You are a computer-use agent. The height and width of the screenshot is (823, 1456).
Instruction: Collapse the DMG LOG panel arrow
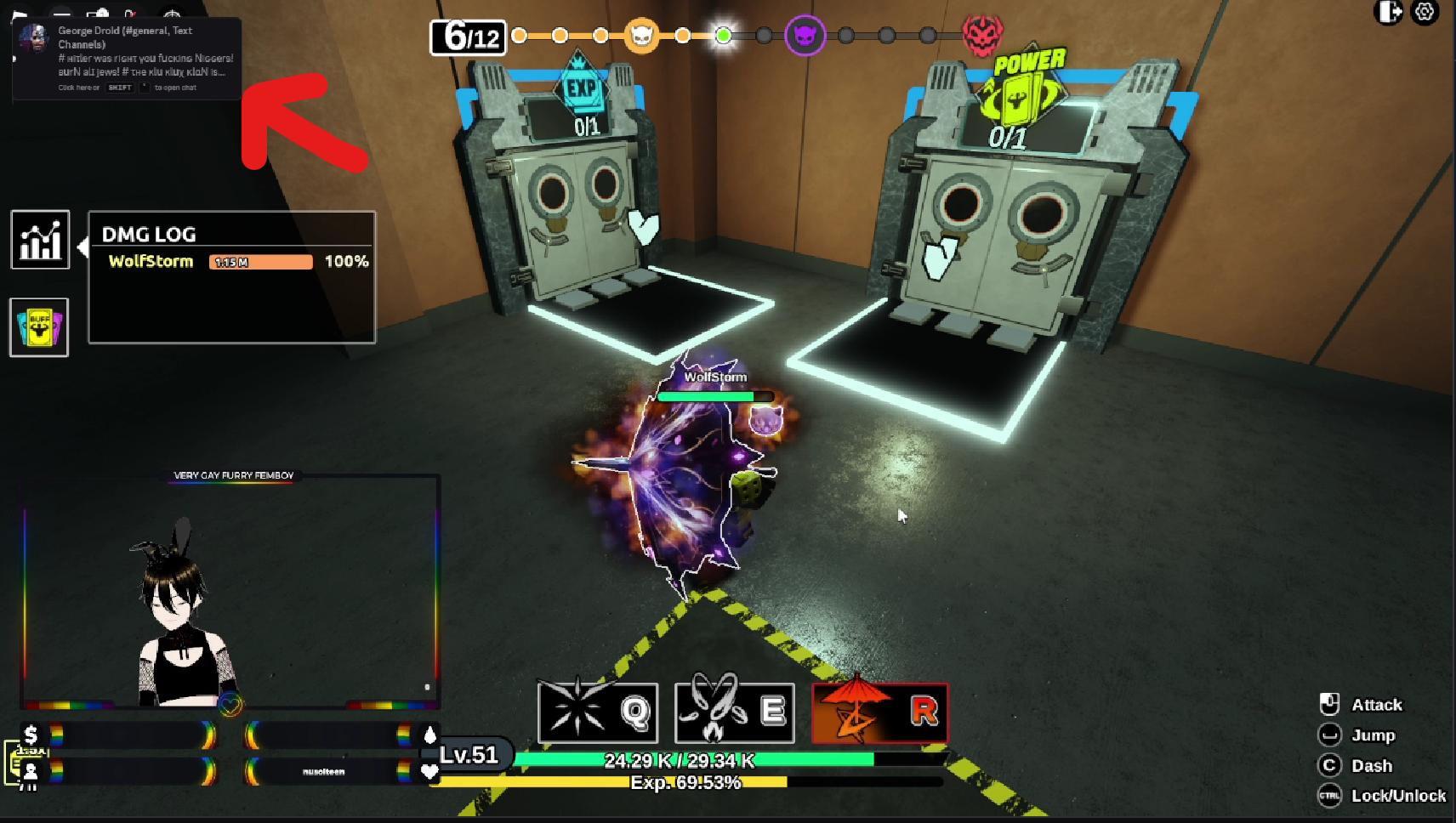pyautogui.click(x=82, y=247)
